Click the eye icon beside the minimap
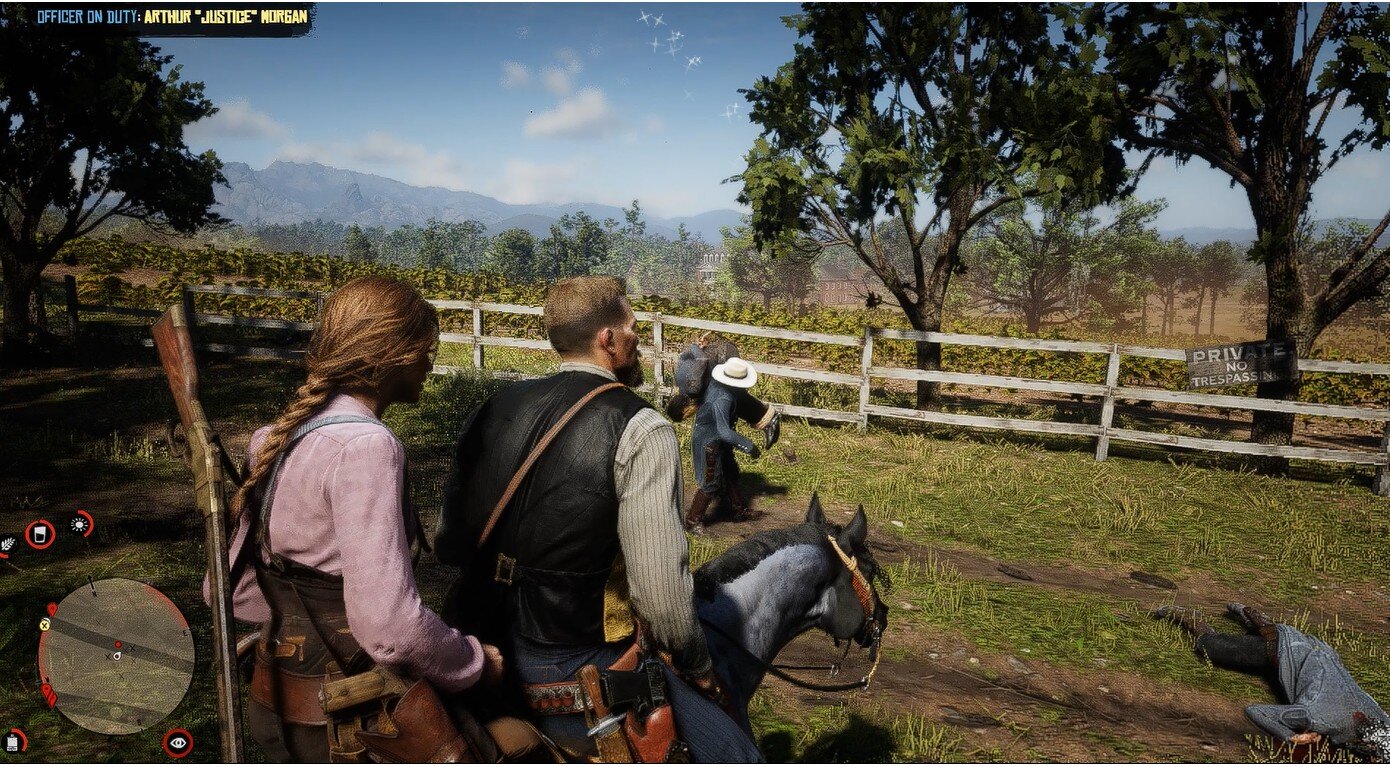This screenshot has height=767, width=1390. coord(178,742)
